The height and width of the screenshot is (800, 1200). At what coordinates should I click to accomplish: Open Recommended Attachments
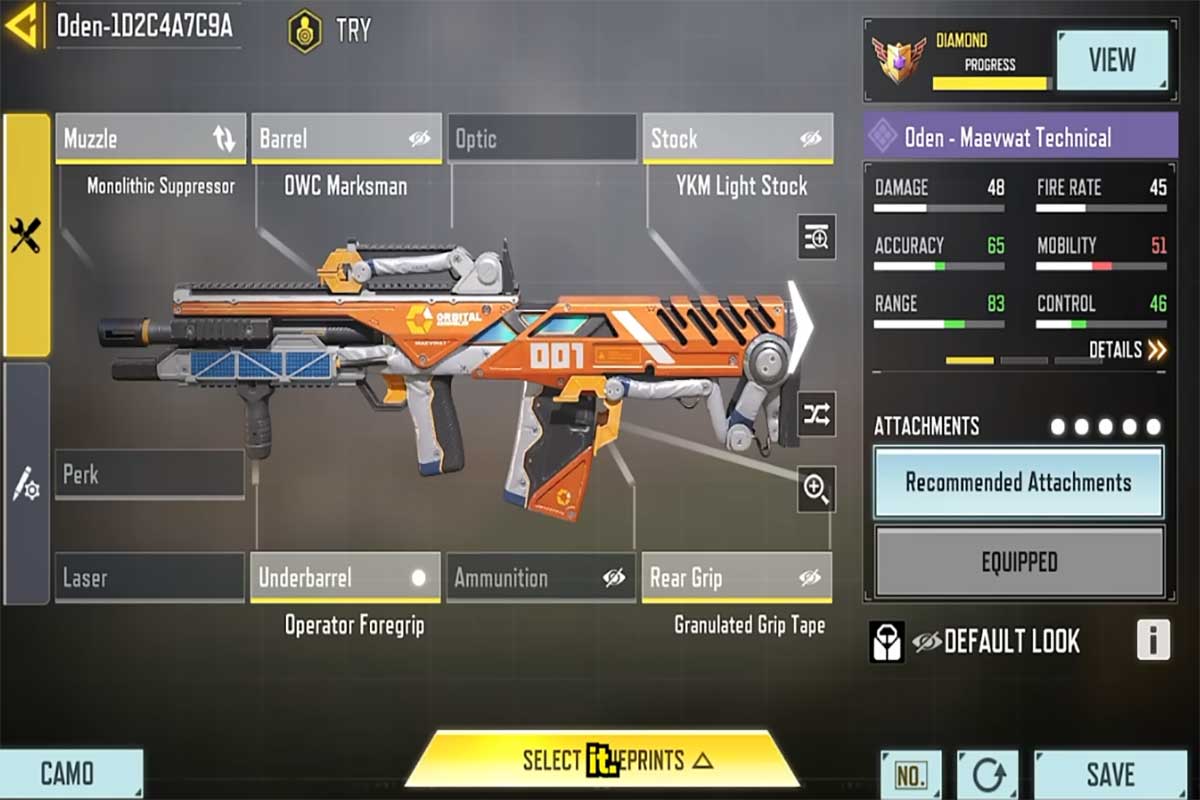[1019, 482]
